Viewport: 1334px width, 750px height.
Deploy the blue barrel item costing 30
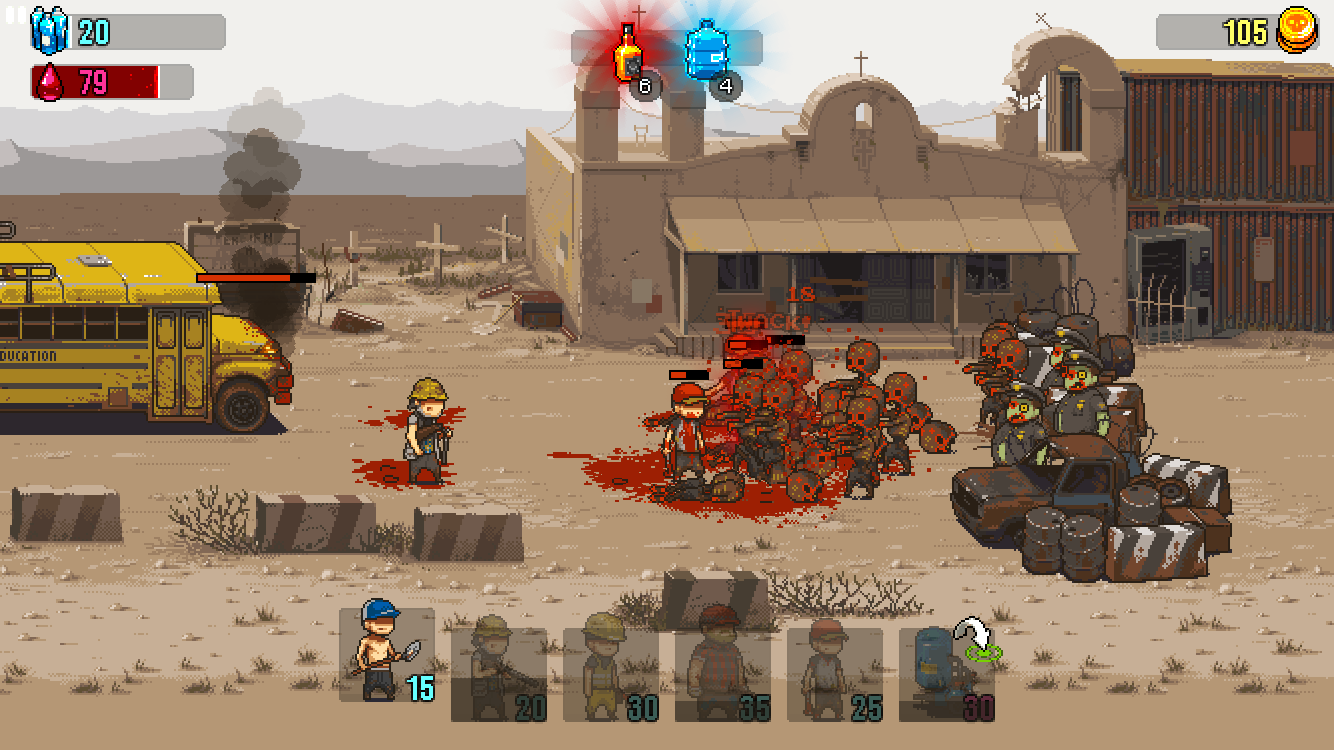[x=946, y=673]
